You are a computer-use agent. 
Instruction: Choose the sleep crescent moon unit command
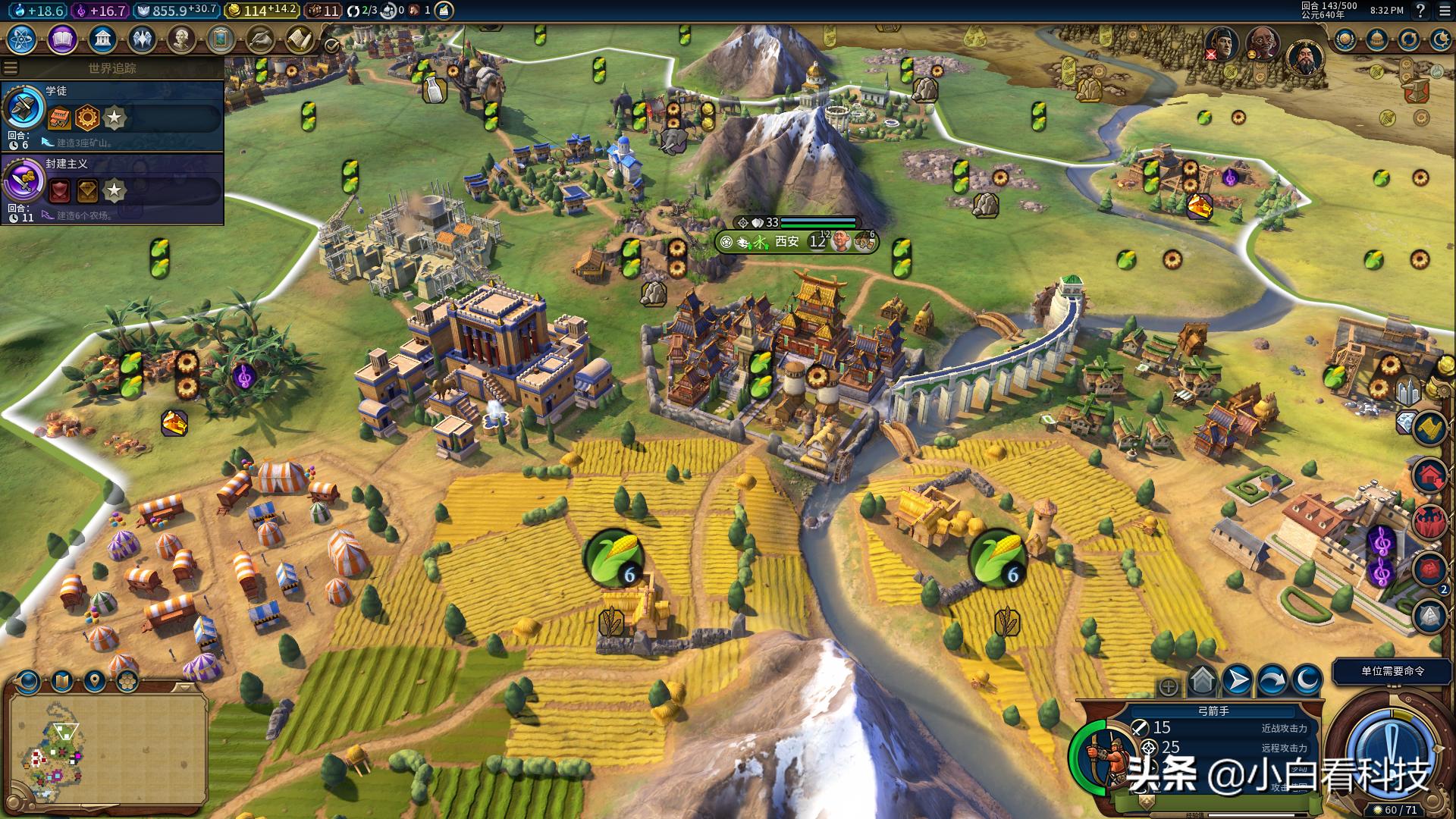tap(1307, 680)
